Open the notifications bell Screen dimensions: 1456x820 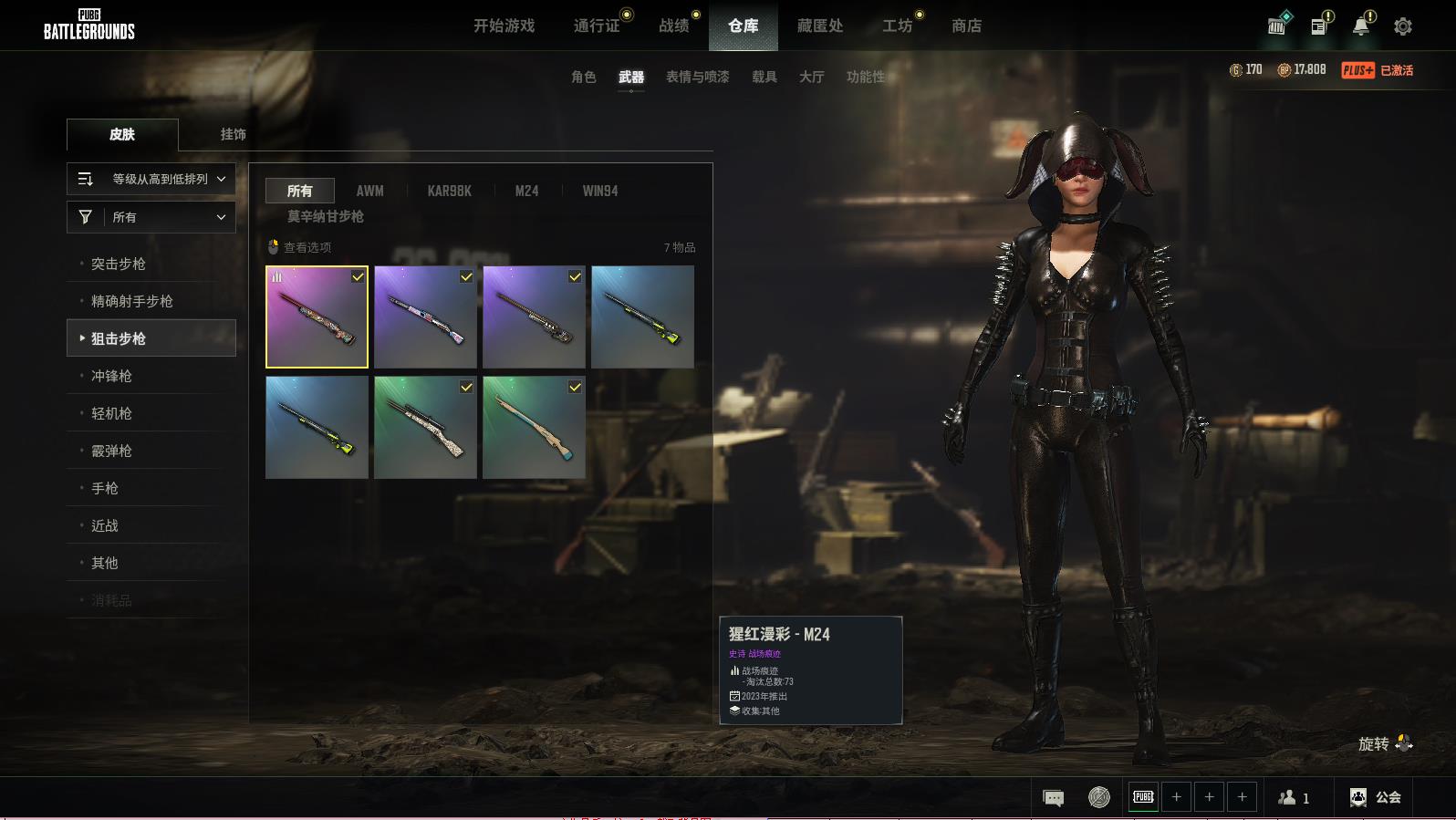point(1360,26)
